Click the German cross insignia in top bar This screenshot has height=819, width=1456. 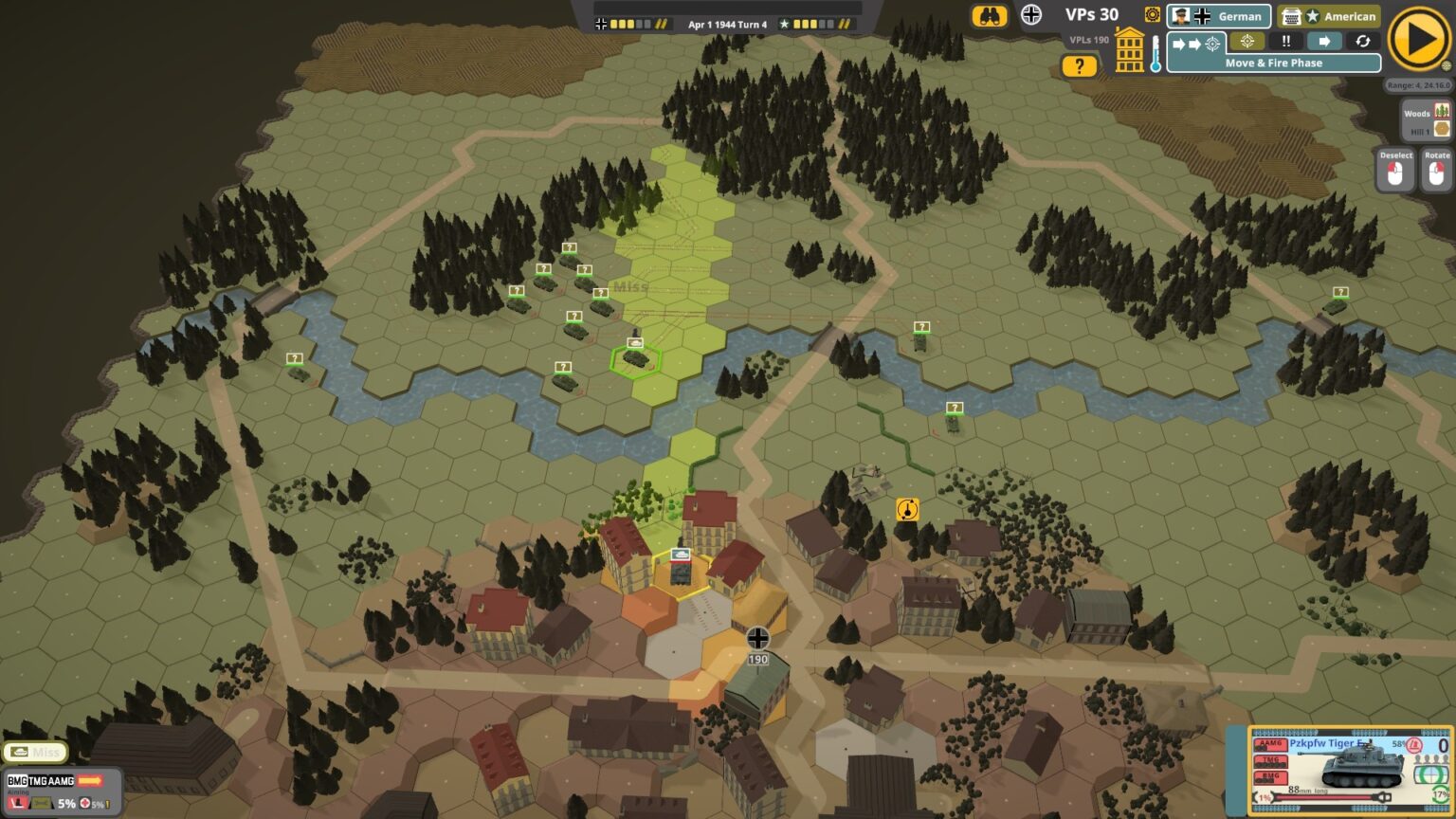pos(1031,15)
